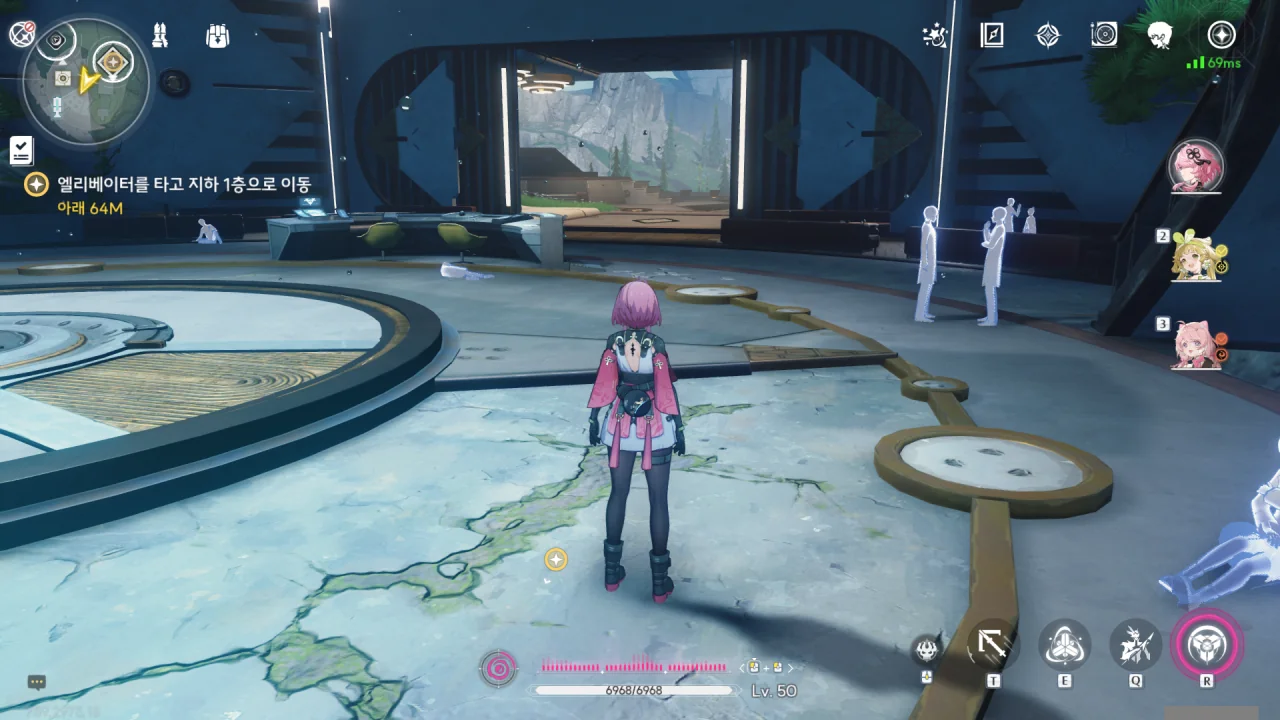Open the backpack inventory icon

click(x=217, y=36)
